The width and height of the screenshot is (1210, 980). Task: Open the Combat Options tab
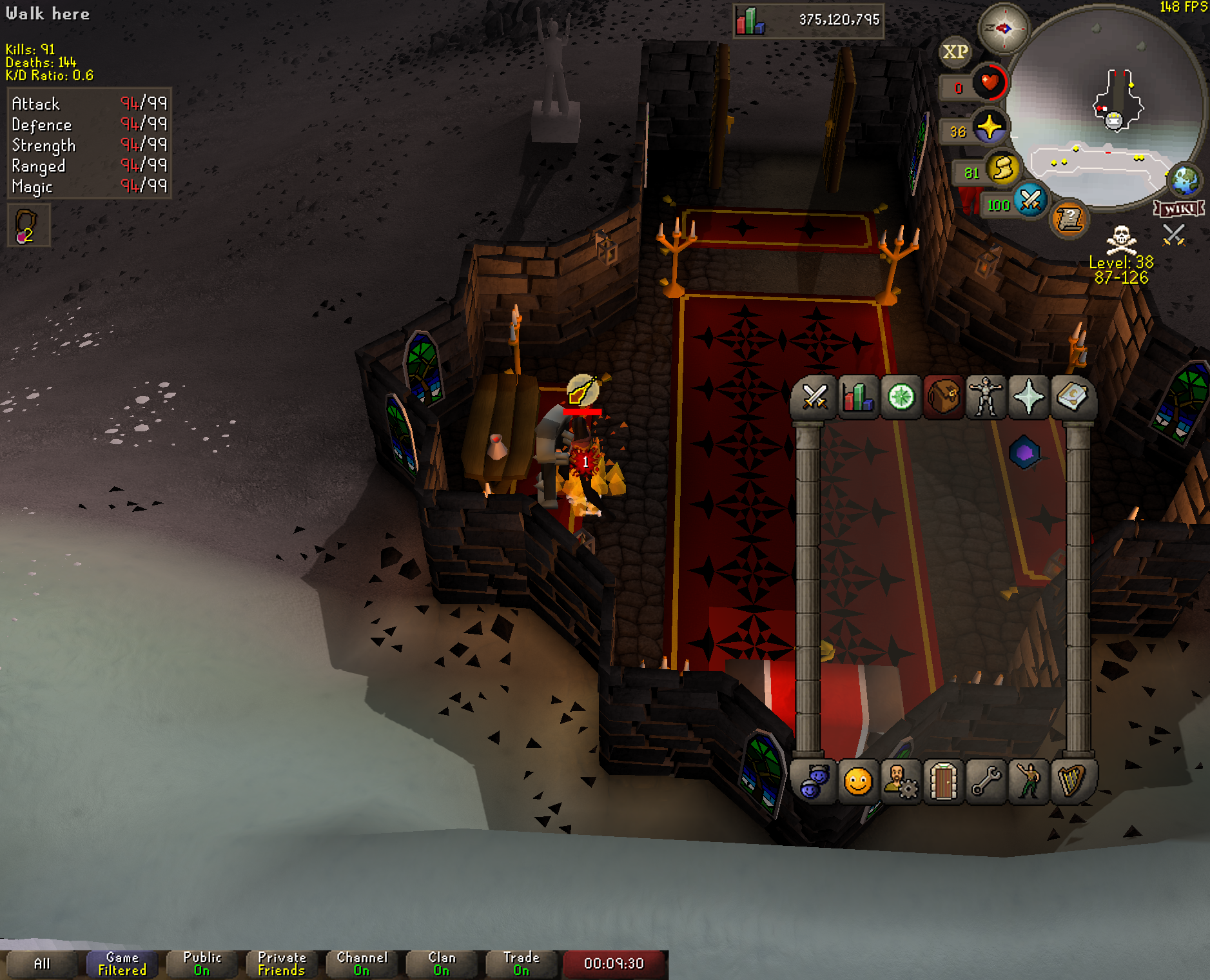click(814, 397)
